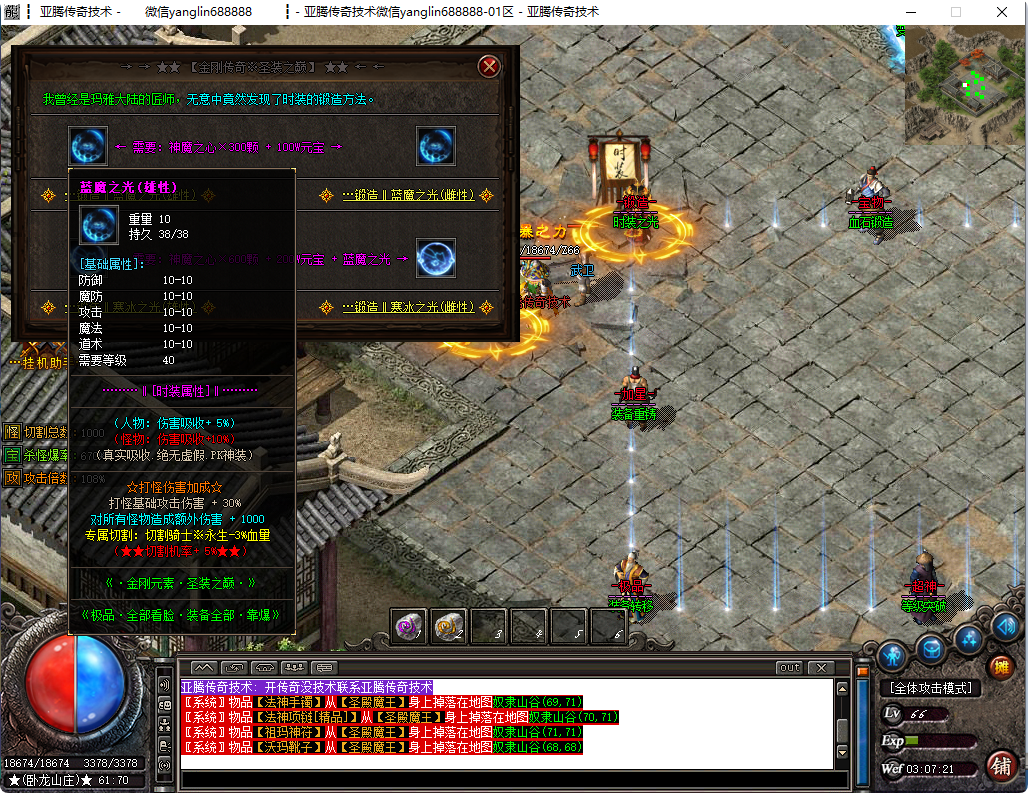Open the 铺 shop button
1028x793 pixels.
[999, 765]
